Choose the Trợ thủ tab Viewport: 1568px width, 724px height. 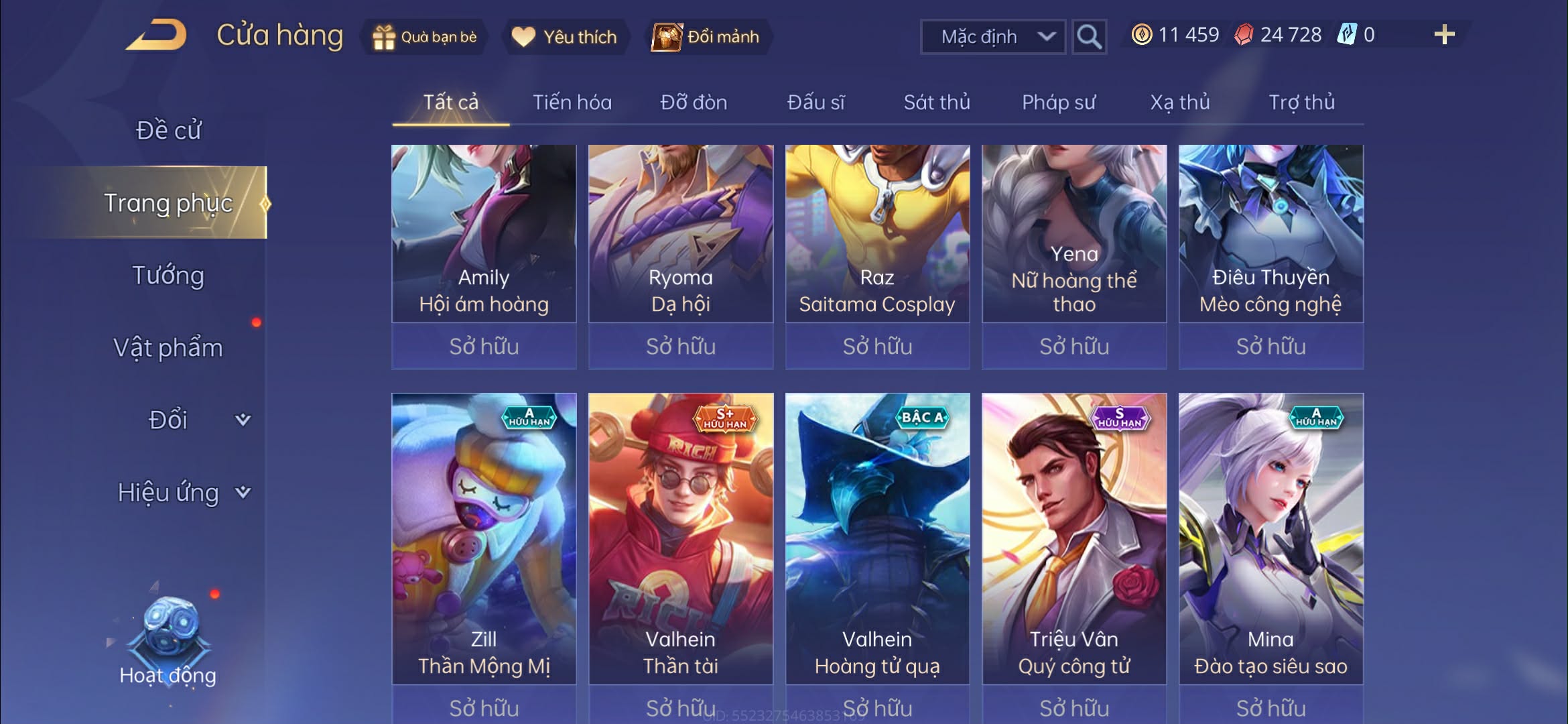click(x=1301, y=103)
